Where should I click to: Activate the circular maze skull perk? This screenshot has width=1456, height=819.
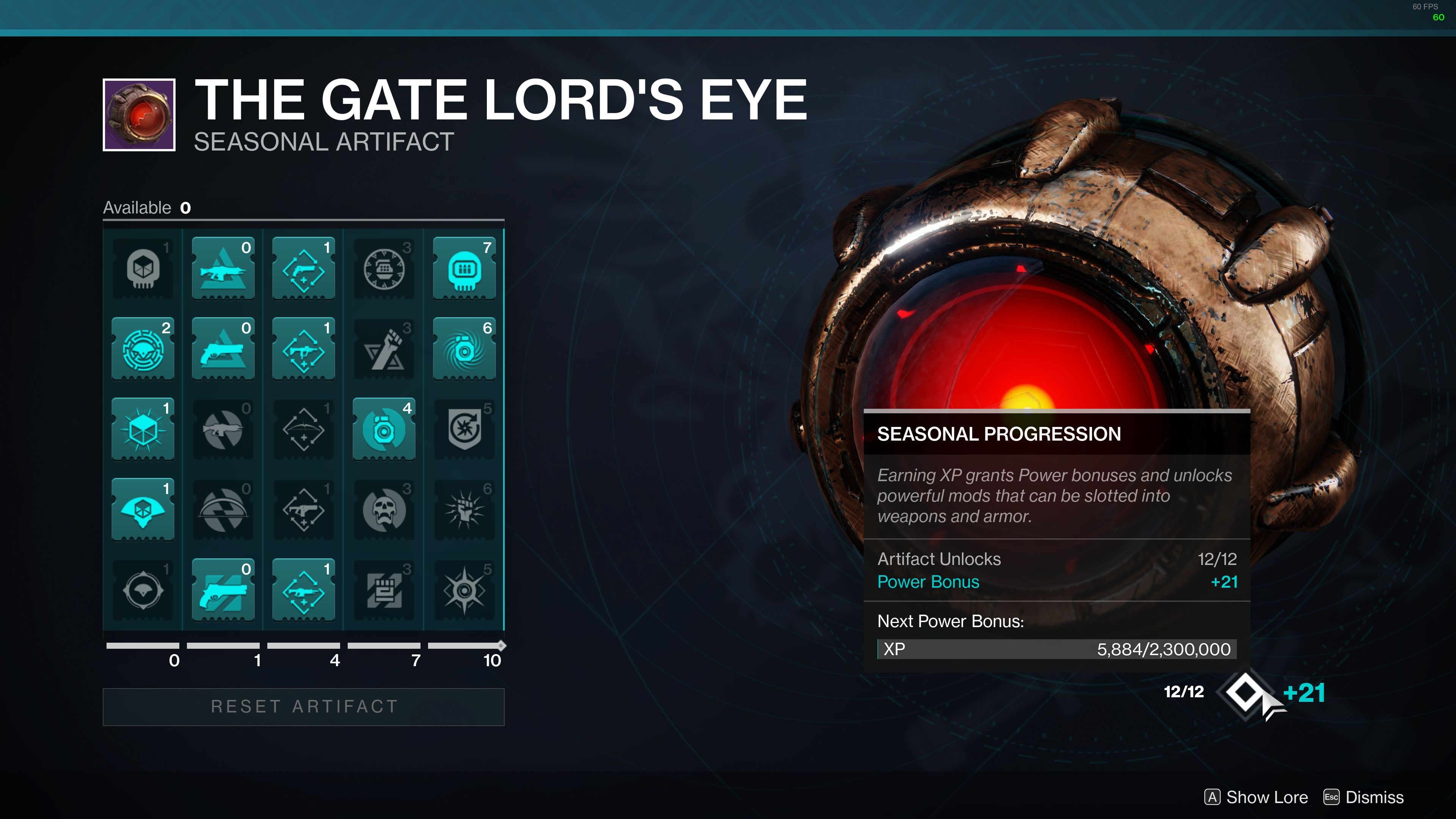[143, 349]
